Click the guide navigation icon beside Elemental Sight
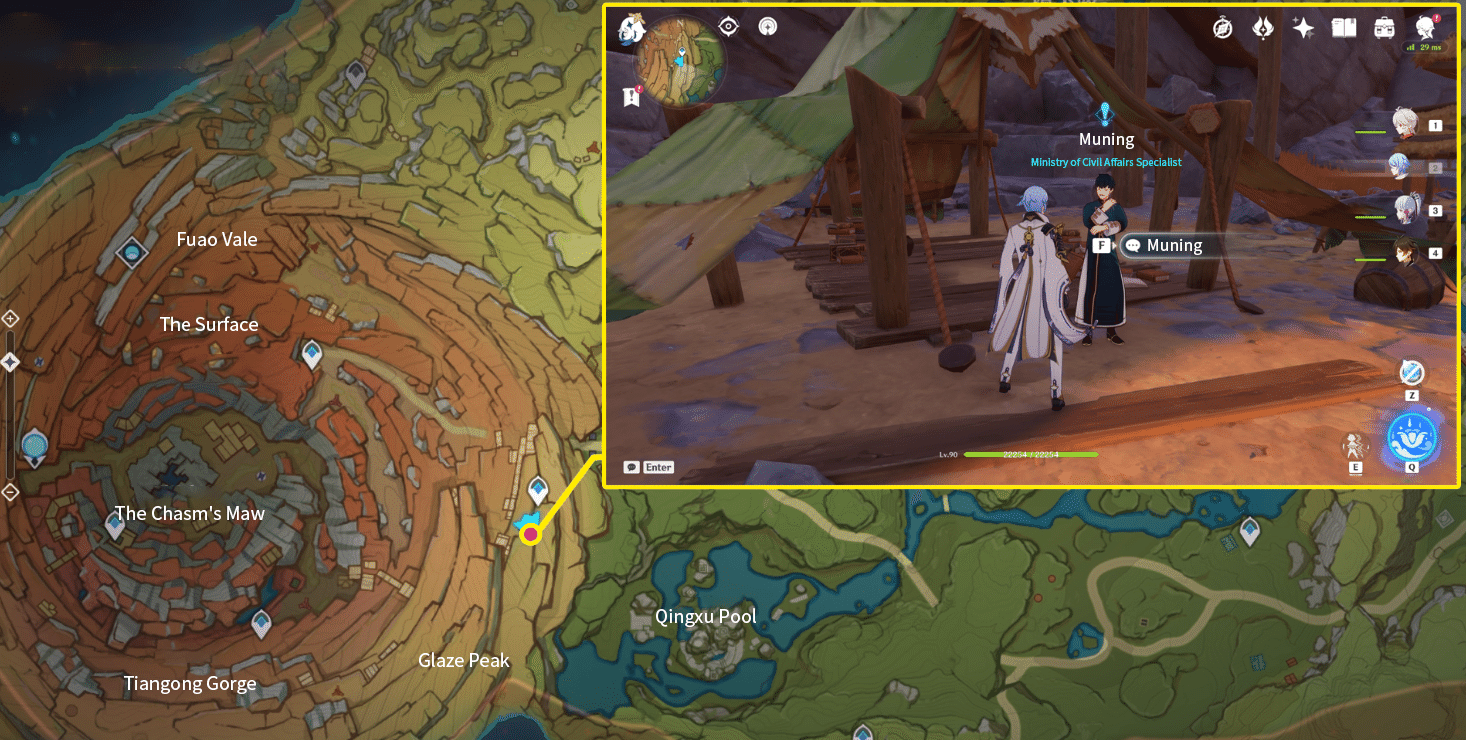This screenshot has height=740, width=1466. [x=767, y=26]
